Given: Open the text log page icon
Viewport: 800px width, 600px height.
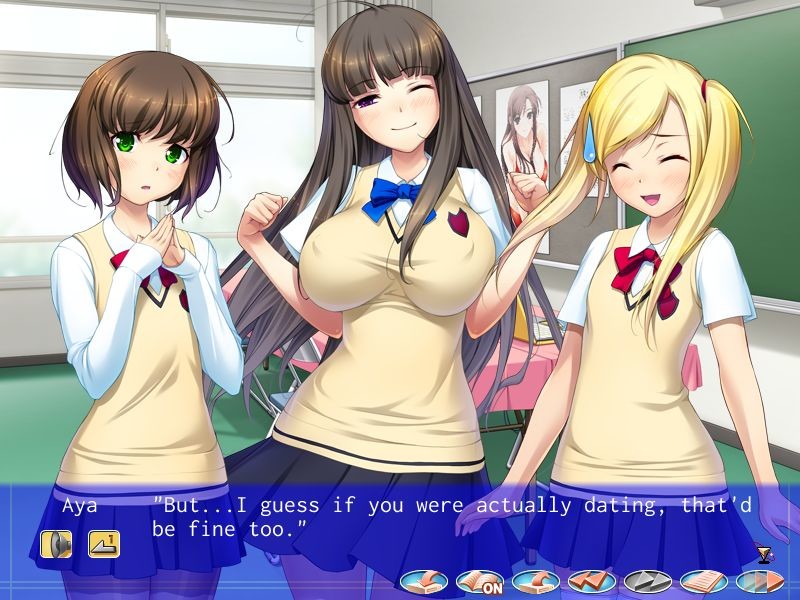Looking at the screenshot, I should coord(703,580).
